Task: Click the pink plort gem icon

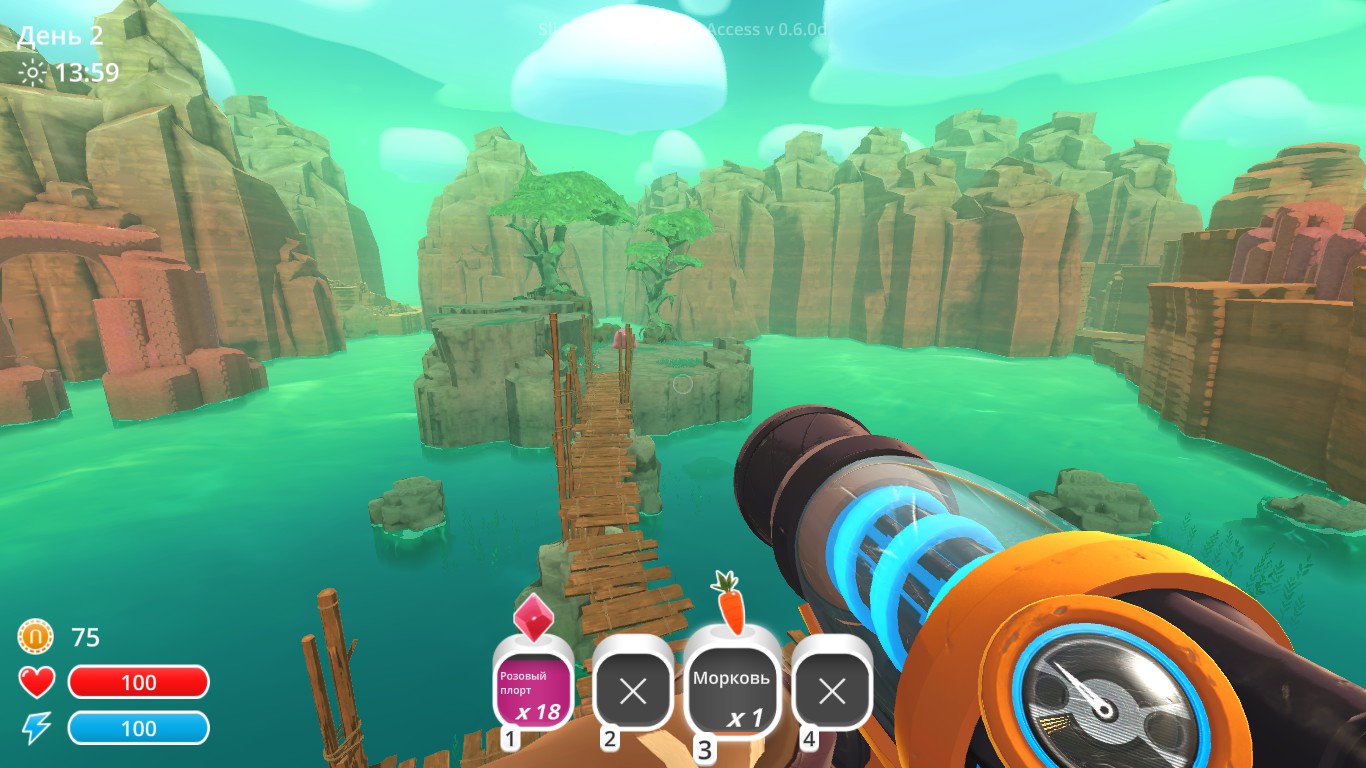Action: tap(533, 620)
